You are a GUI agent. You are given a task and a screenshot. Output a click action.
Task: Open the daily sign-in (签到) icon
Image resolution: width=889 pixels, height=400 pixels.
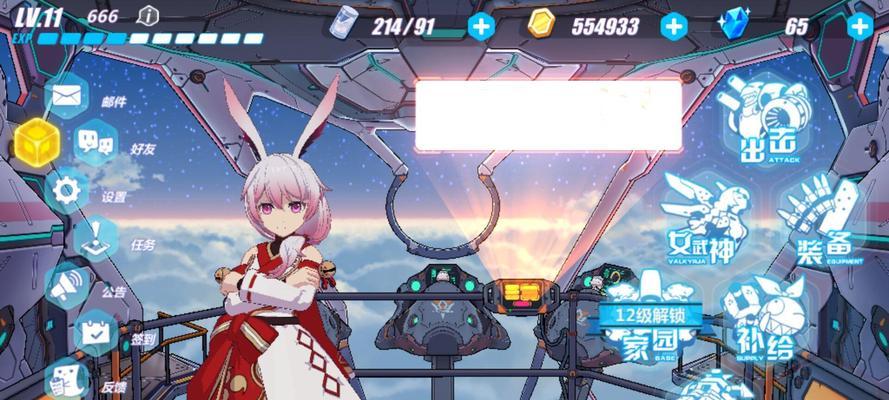tap(97, 332)
